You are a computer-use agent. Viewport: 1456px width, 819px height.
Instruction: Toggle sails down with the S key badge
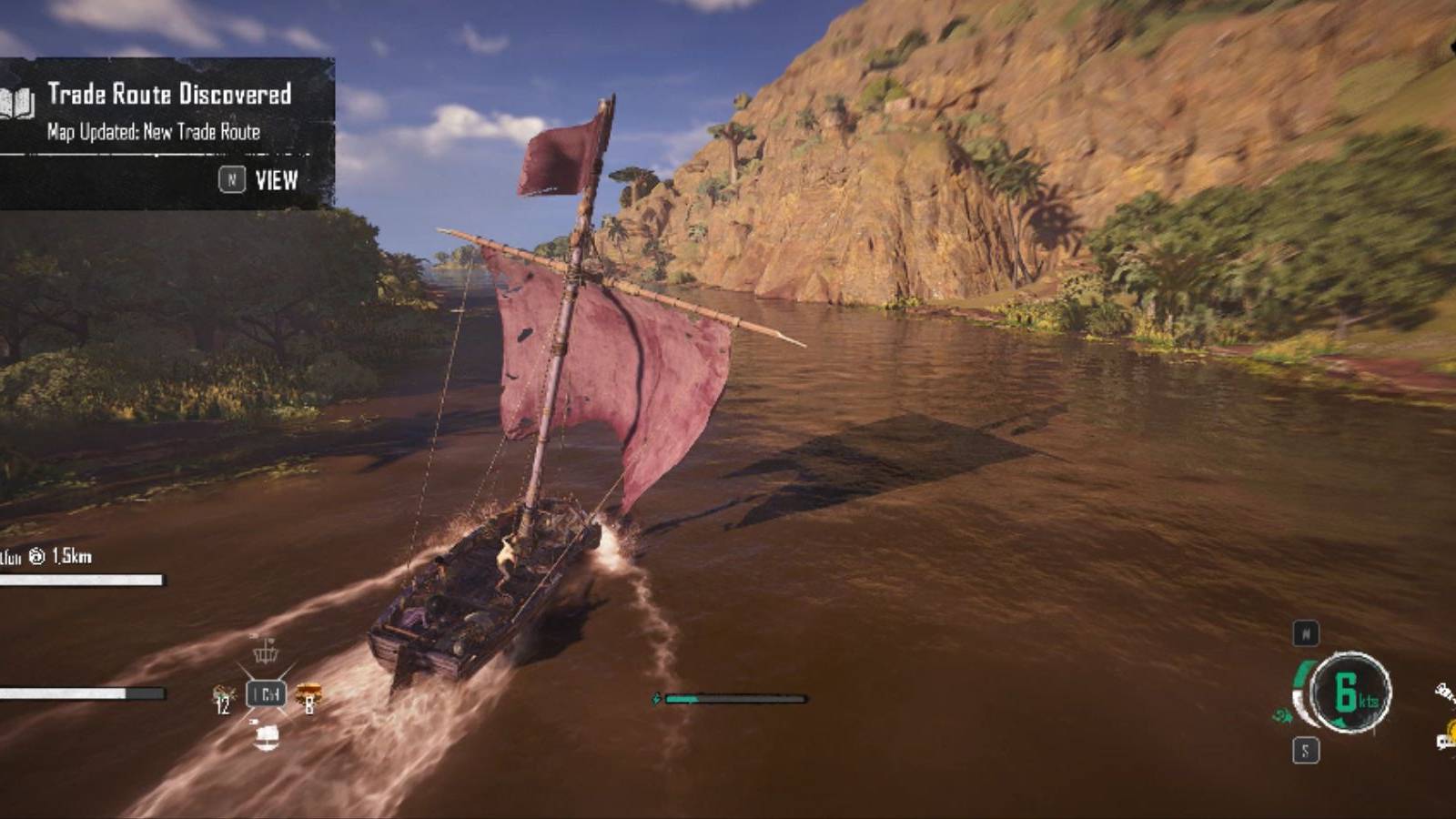(1306, 750)
